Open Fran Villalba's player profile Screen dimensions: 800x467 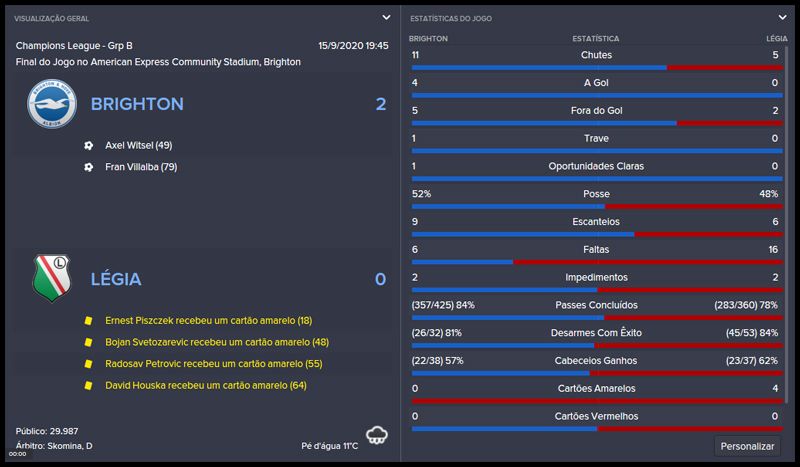[141, 167]
